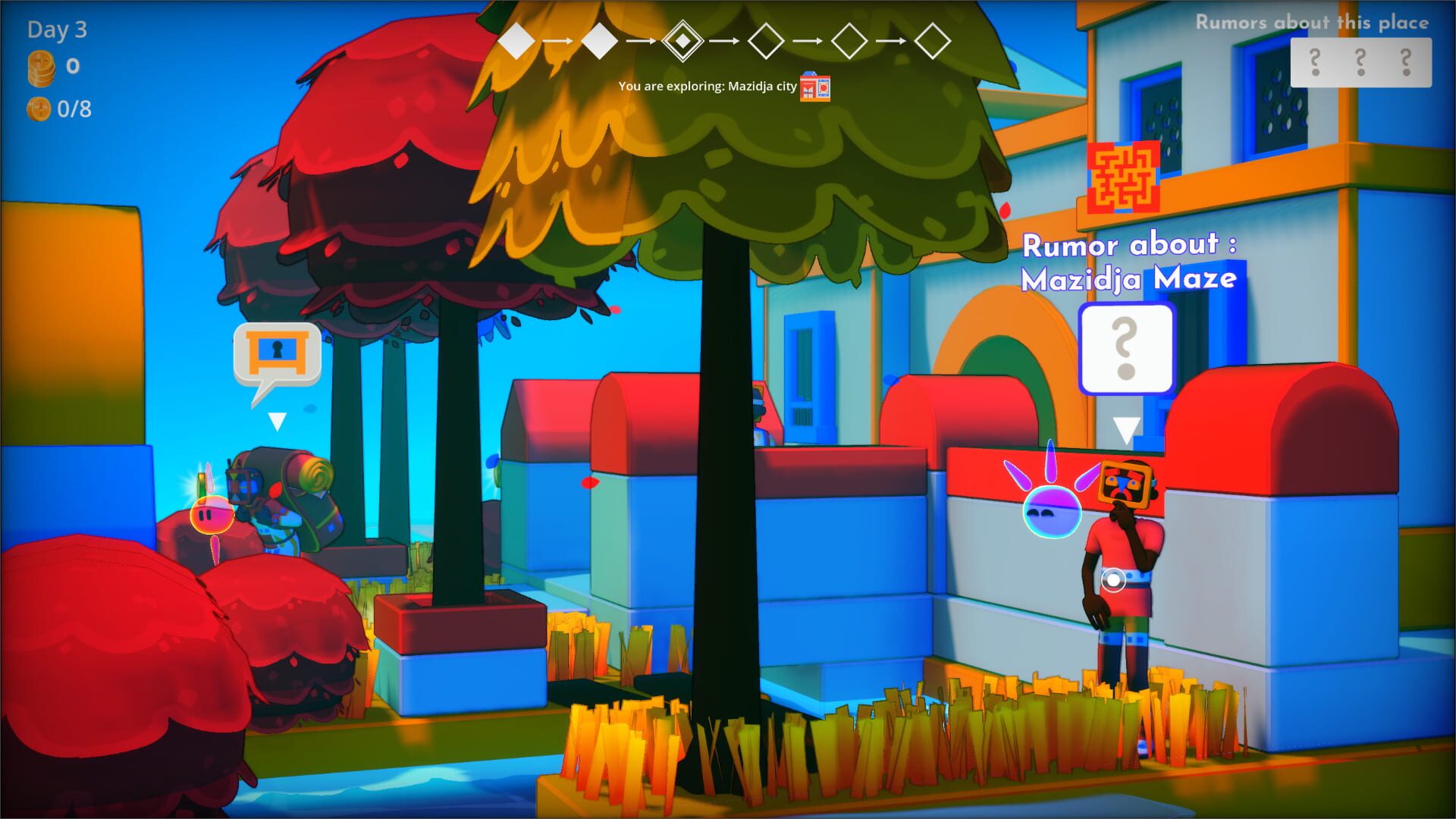Click the Mazidja Maze rumor icon
The height and width of the screenshot is (819, 1456).
(1122, 178)
